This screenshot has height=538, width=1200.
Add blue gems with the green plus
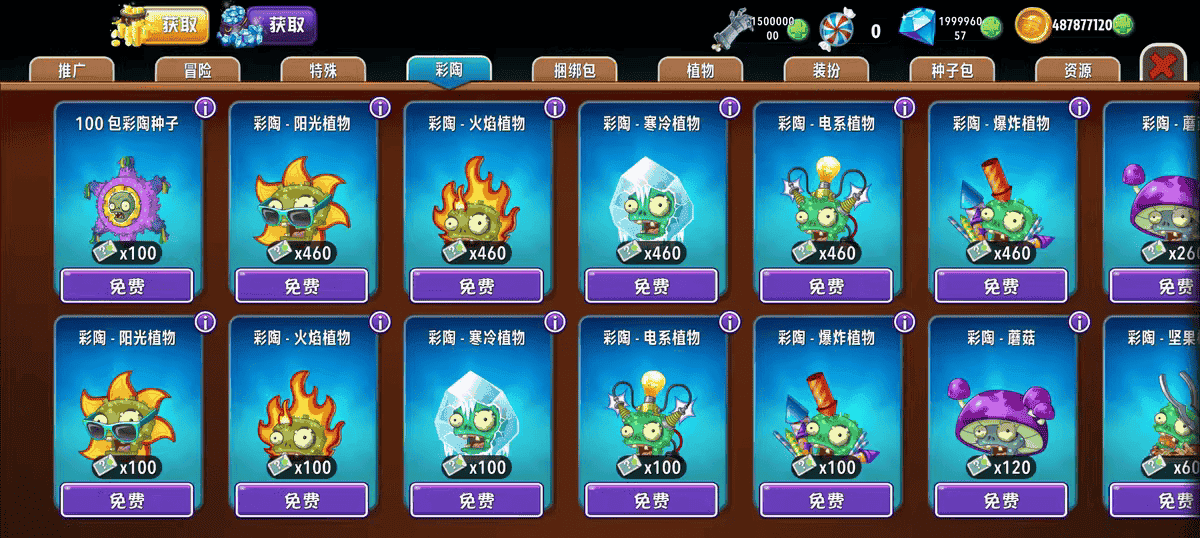pyautogui.click(x=988, y=29)
